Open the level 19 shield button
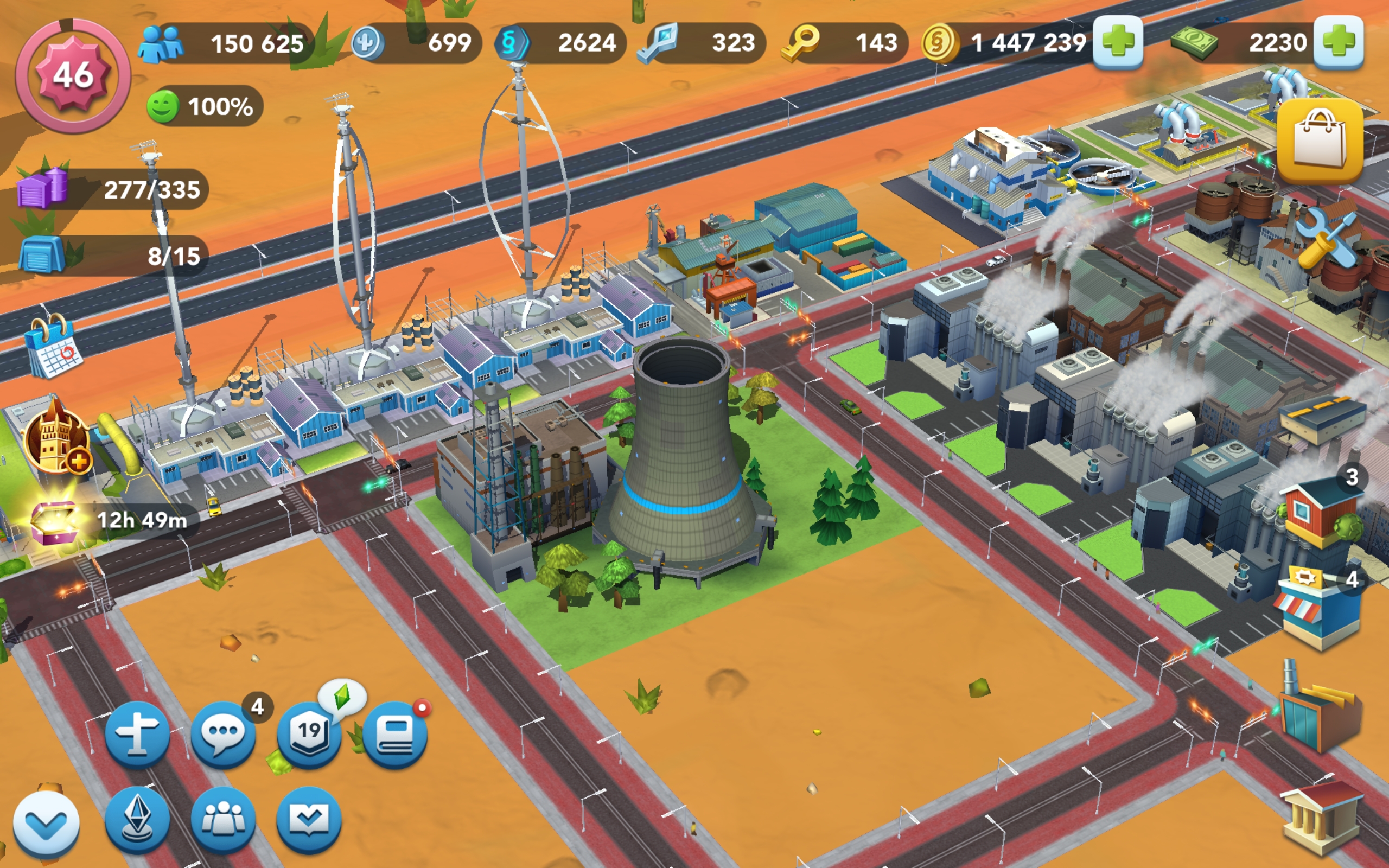This screenshot has height=868, width=1389. 309,733
